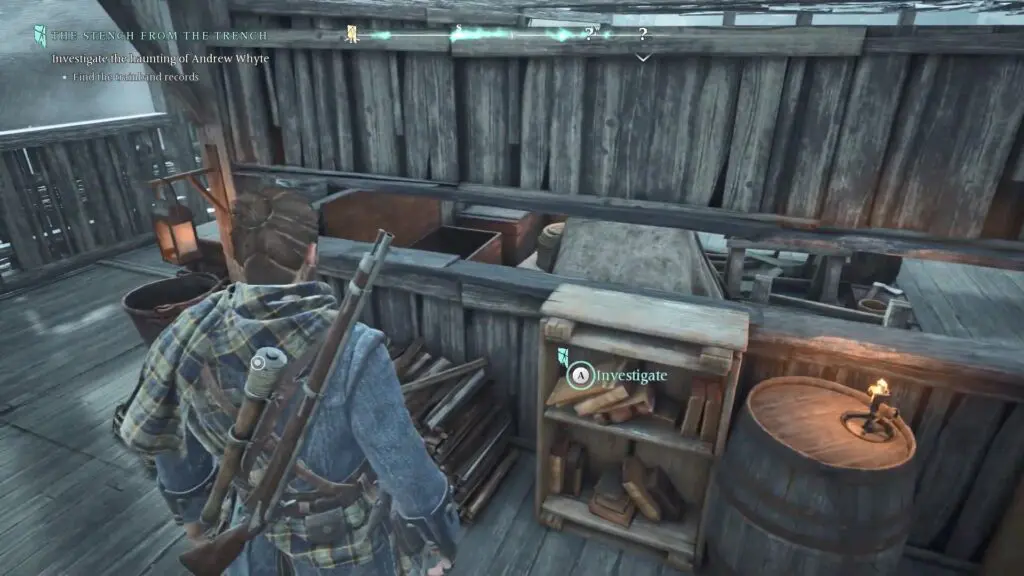The image size is (1024, 576).
Task: Click the teal quest emblem beside the quest title
Action: pyautogui.click(x=40, y=35)
